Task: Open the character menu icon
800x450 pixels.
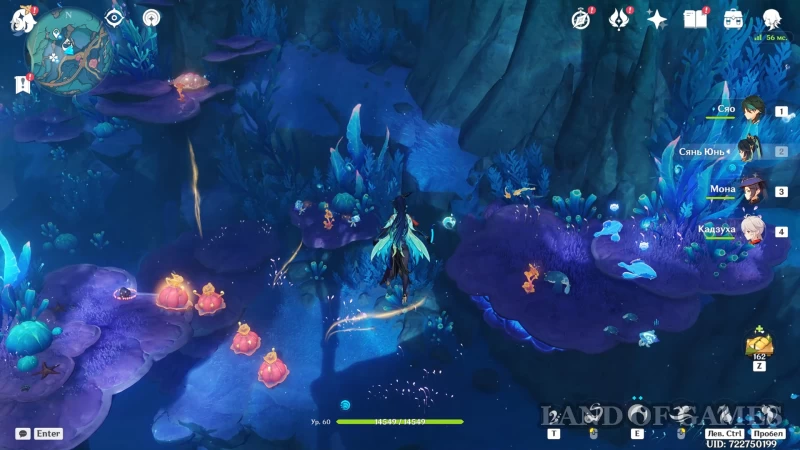Action: [772, 19]
